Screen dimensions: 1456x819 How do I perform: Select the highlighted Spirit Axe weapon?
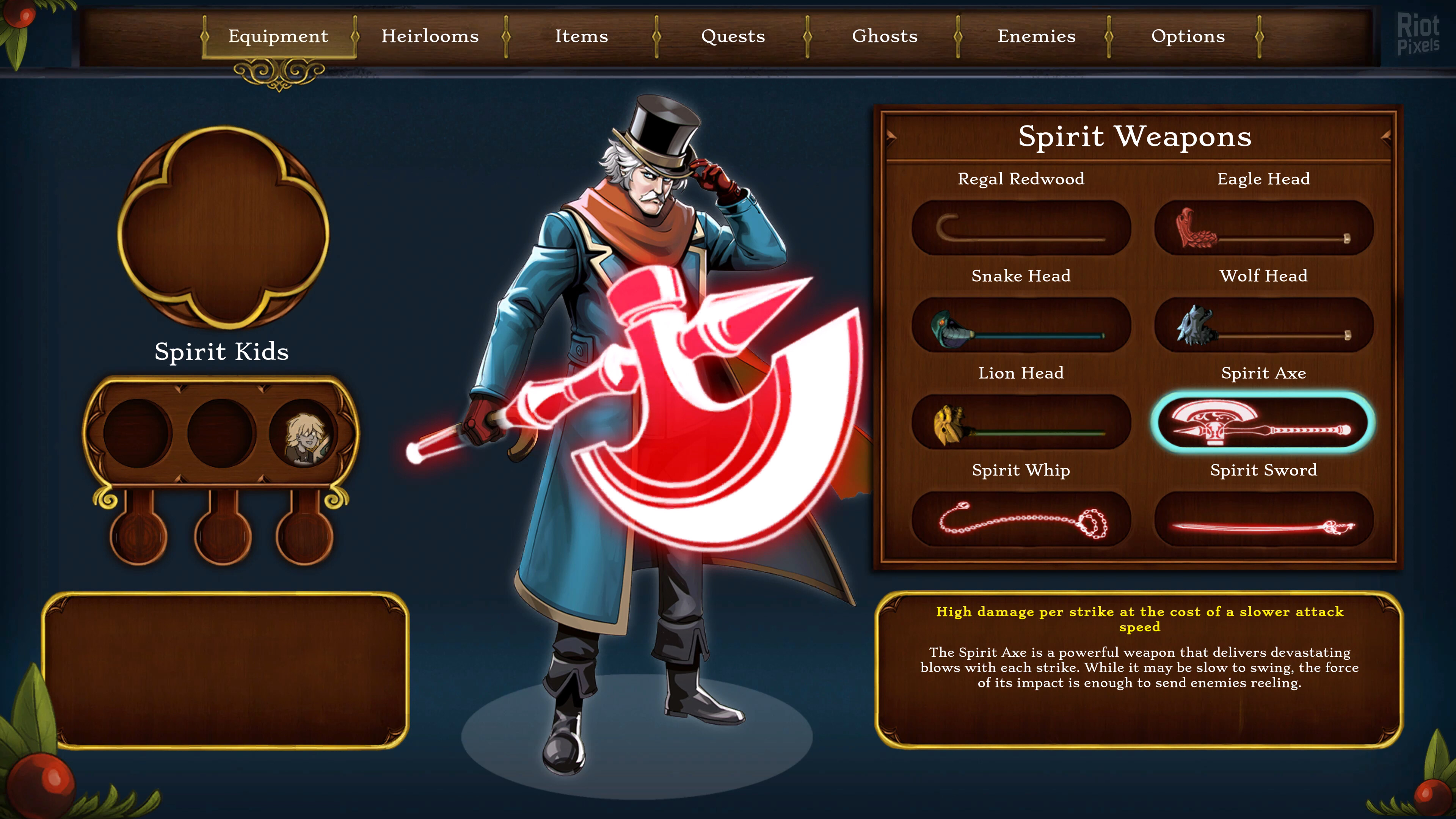coord(1263,422)
